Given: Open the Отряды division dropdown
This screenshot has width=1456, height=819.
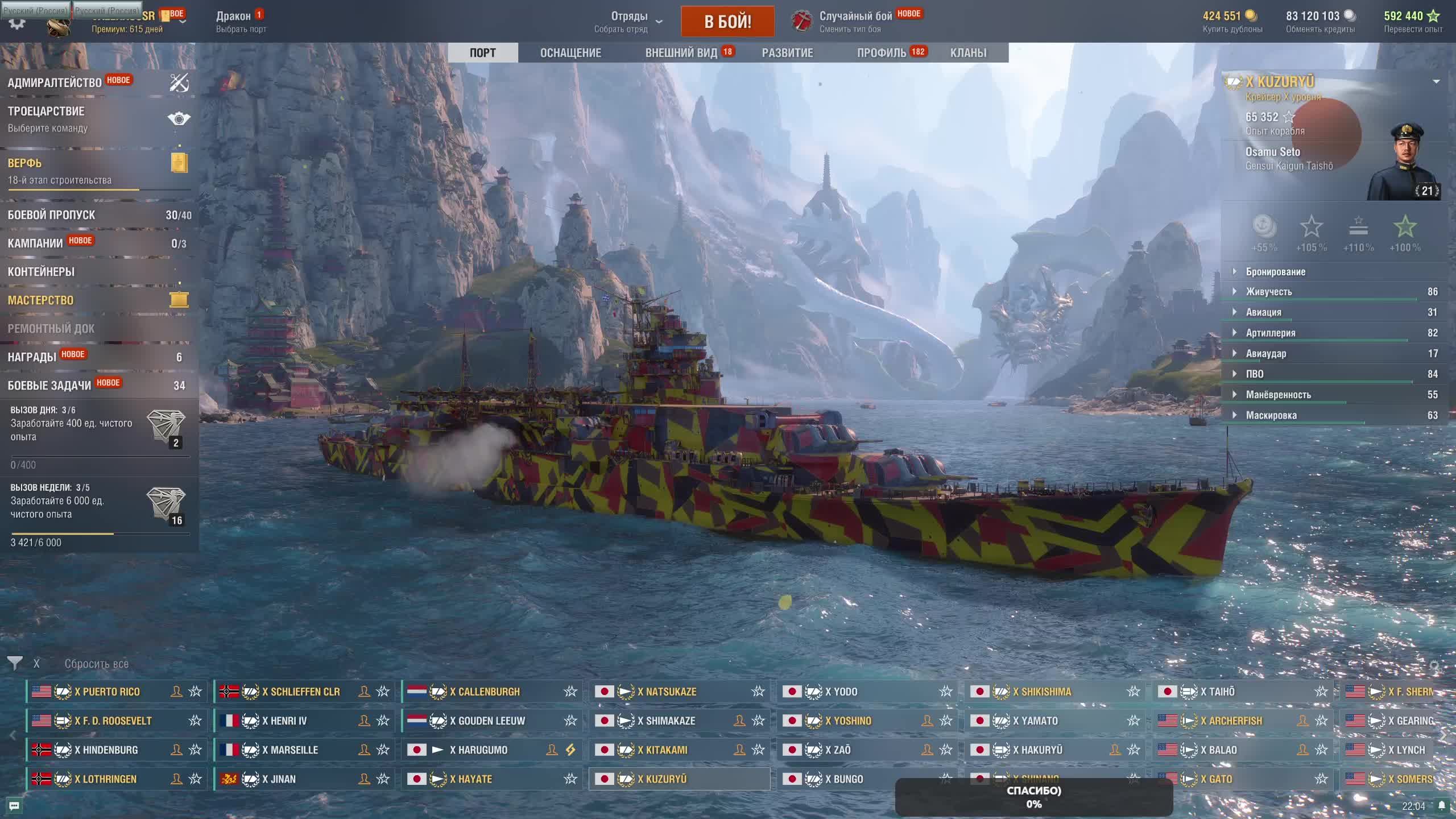Looking at the screenshot, I should tap(630, 21).
